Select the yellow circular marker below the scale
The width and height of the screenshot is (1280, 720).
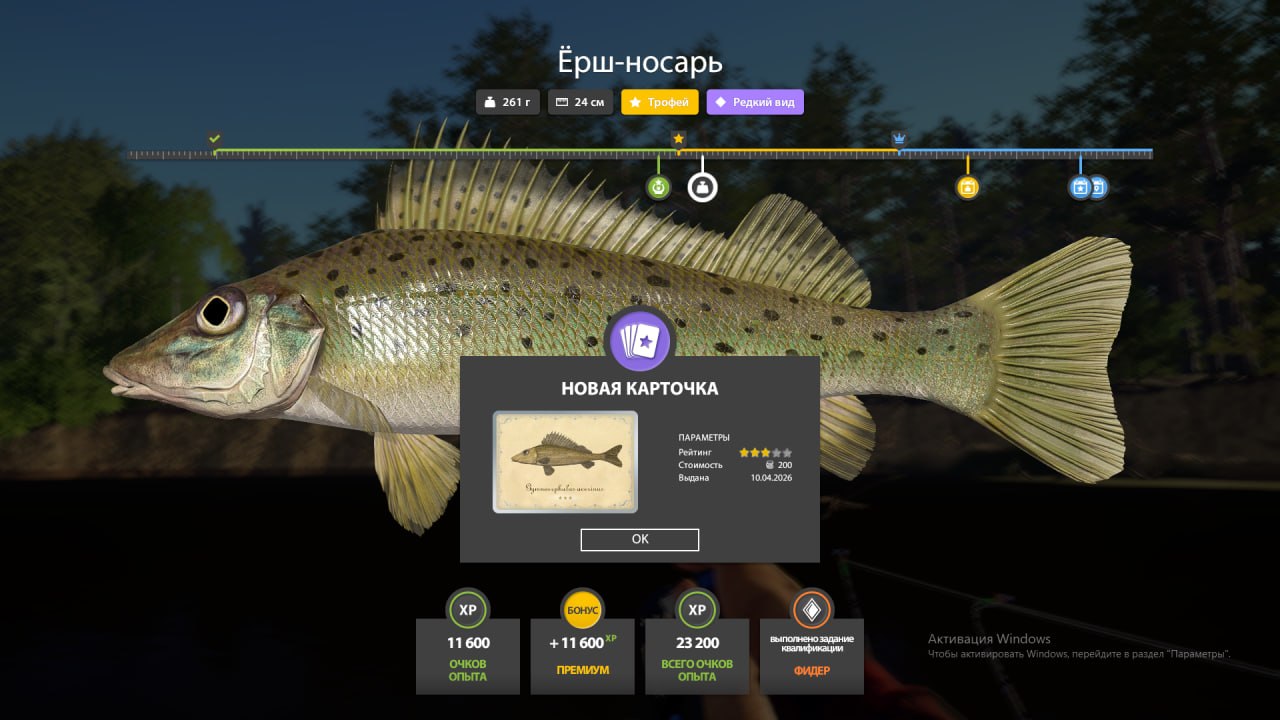click(x=967, y=187)
